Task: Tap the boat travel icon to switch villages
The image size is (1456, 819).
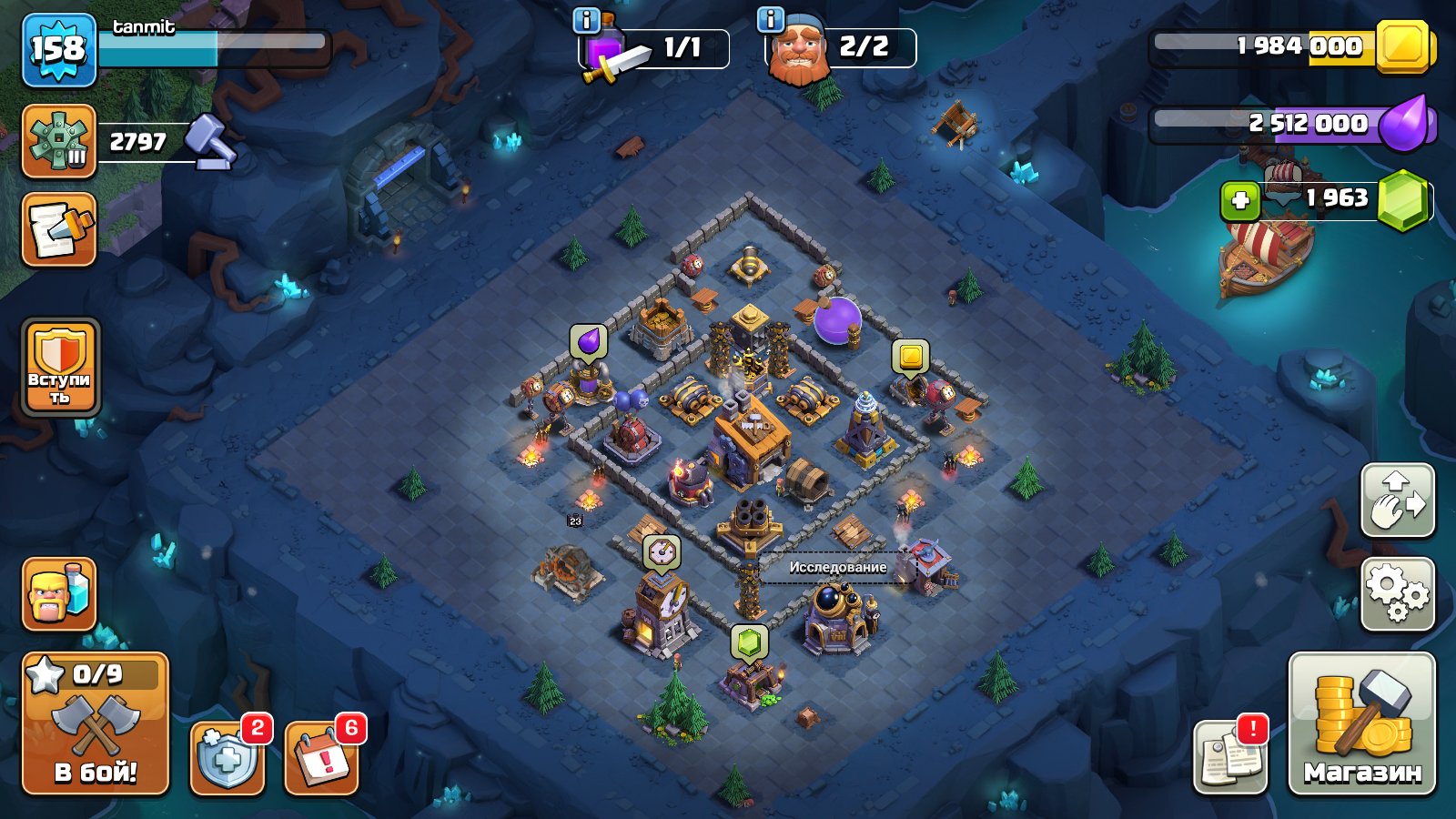Action: (x=1260, y=264)
